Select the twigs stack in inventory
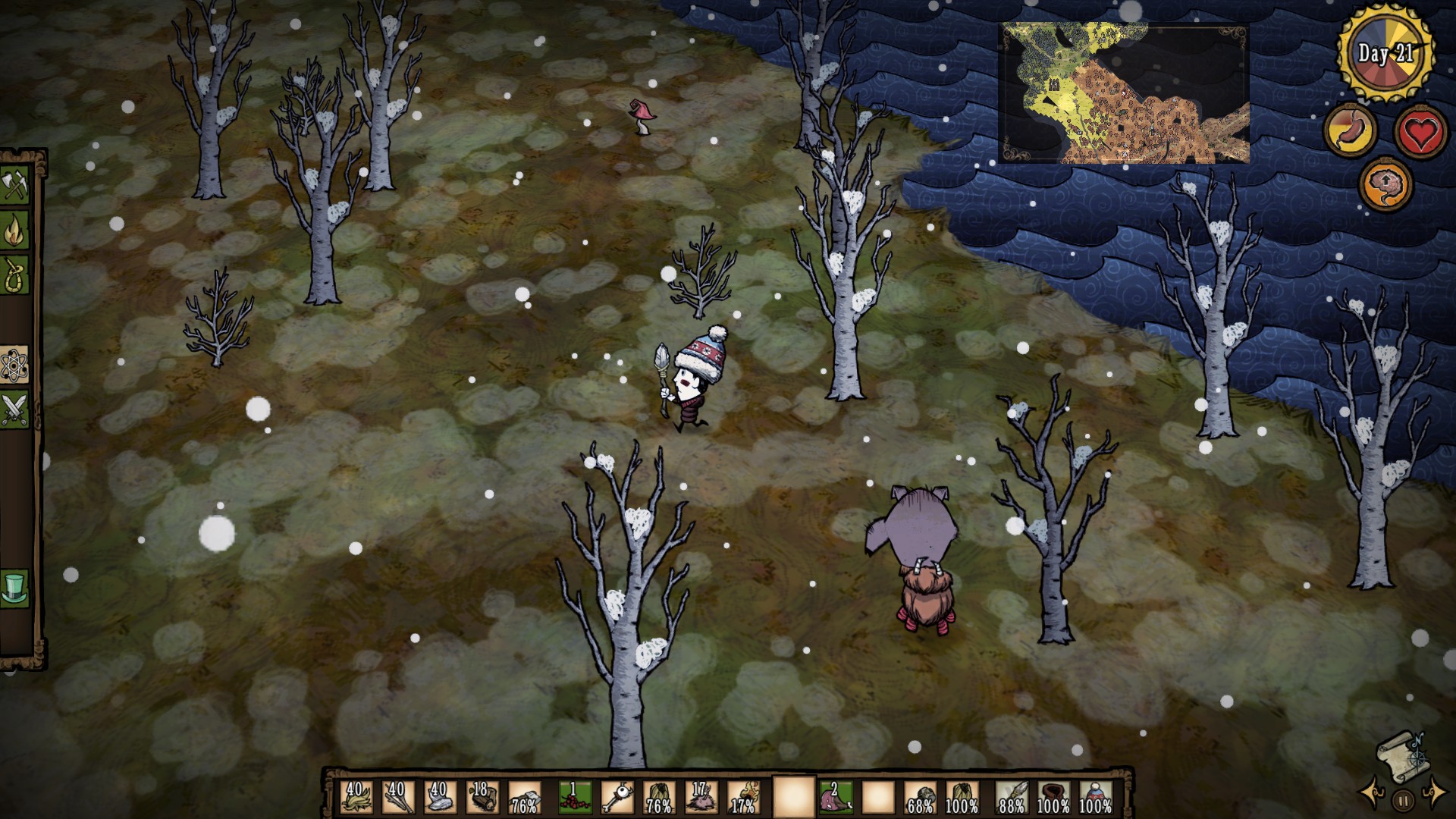The width and height of the screenshot is (1456, 819). tap(397, 798)
